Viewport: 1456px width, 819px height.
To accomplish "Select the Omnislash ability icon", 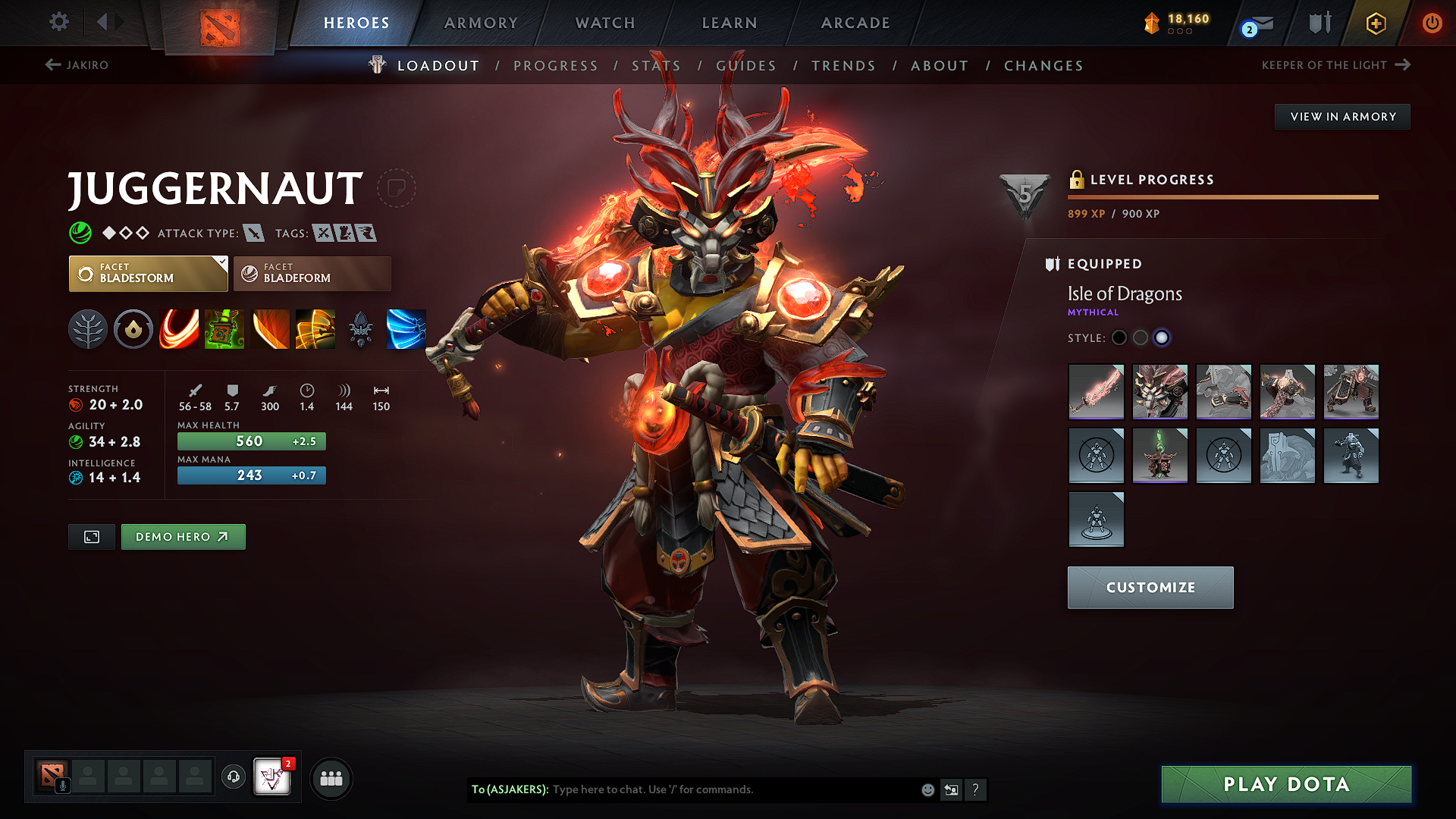I will 315,329.
